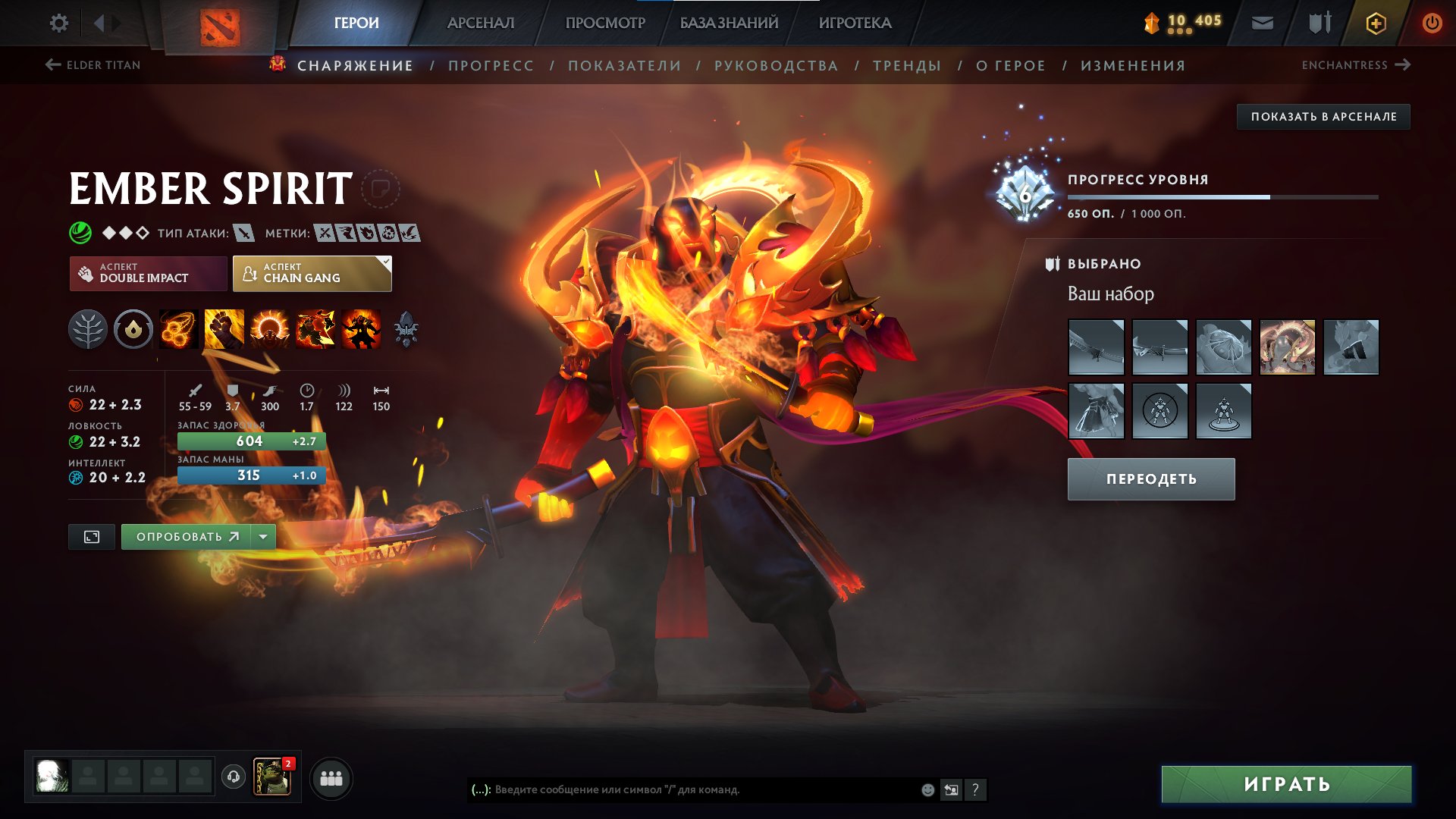Viewport: 1456px width, 819px height.
Task: Click the Dota Plus hexagon icon
Action: (1377, 23)
